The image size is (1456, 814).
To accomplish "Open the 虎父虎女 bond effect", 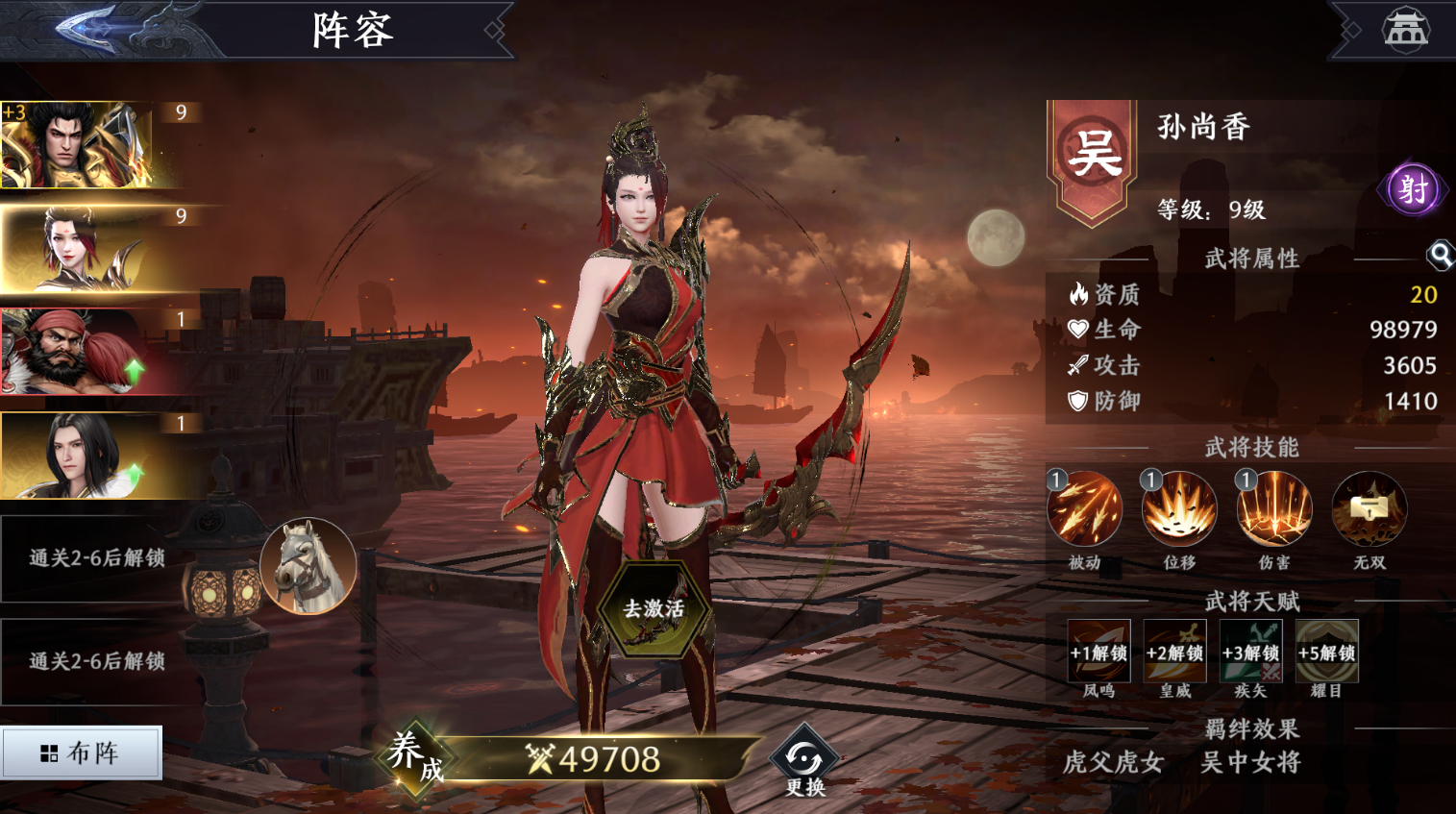I will pos(1113,763).
